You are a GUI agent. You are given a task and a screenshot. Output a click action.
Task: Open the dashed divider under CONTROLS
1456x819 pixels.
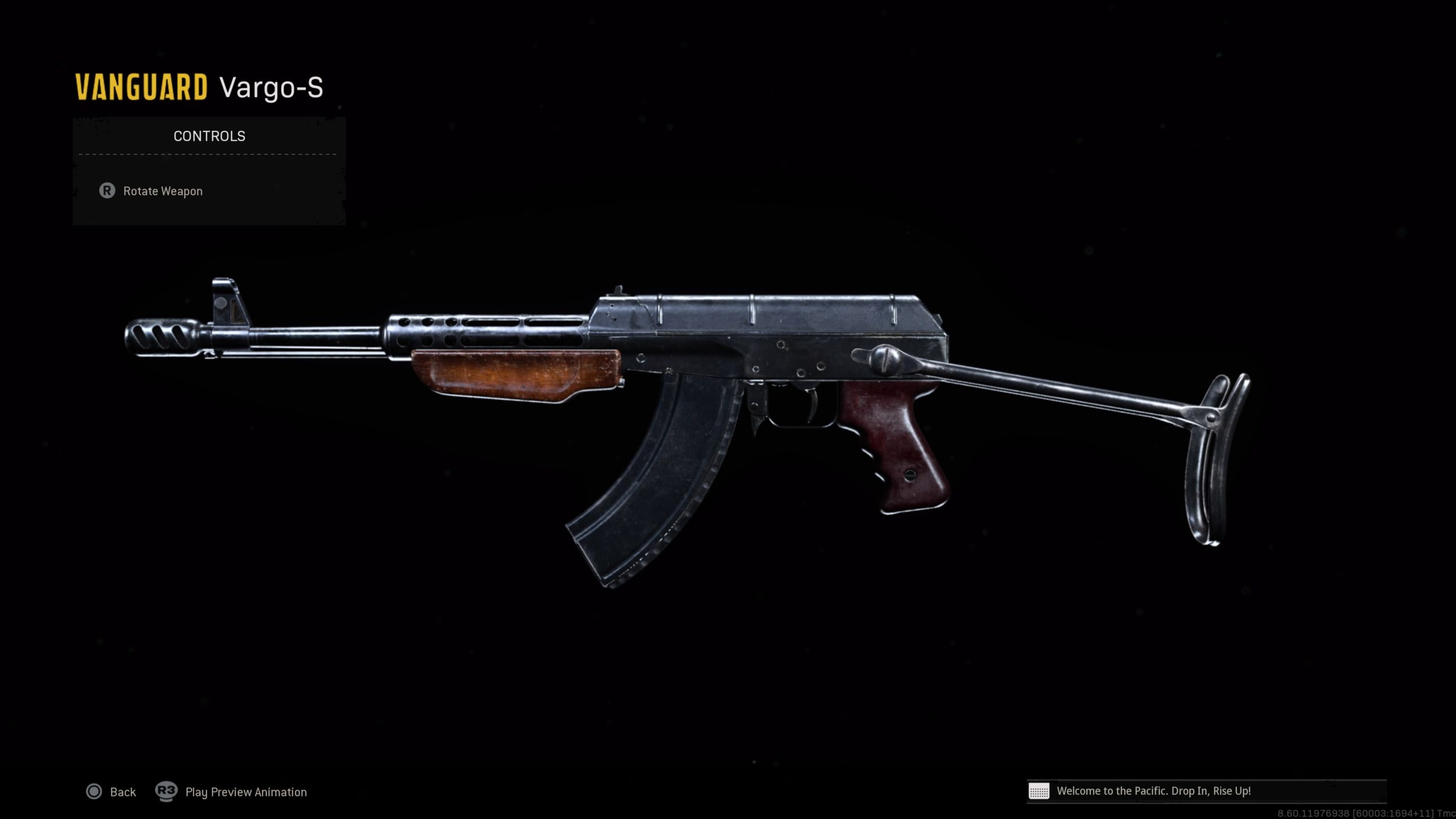208,155
